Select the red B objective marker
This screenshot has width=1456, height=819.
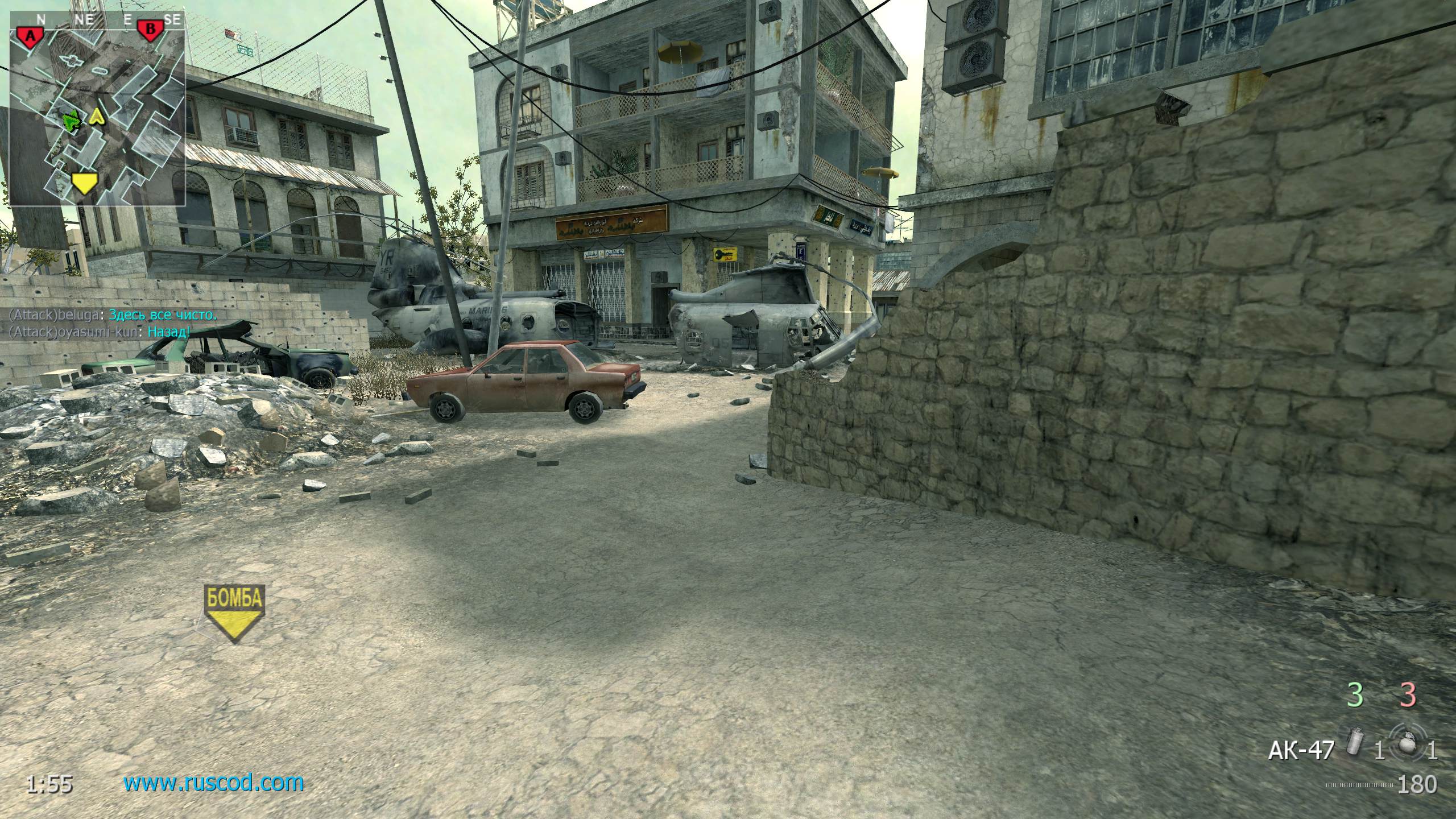pos(149,31)
